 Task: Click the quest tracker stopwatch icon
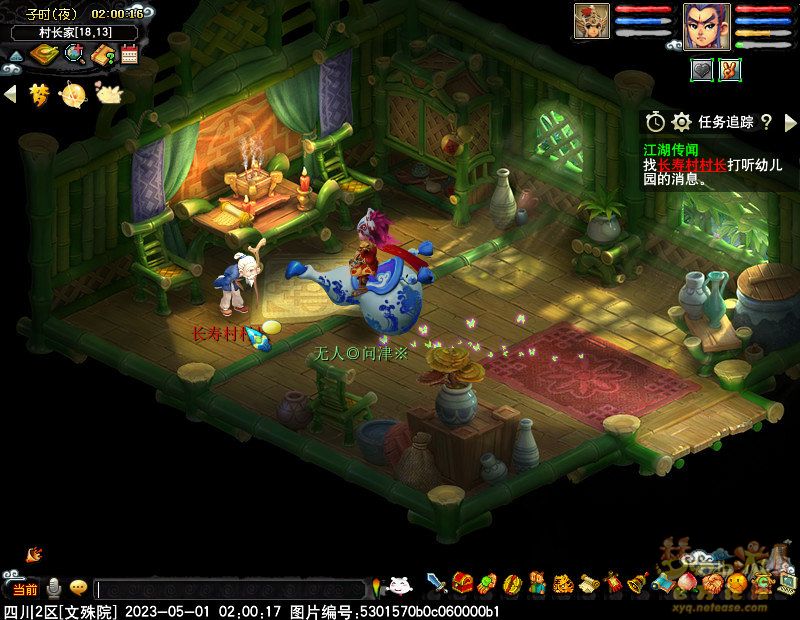(x=655, y=122)
